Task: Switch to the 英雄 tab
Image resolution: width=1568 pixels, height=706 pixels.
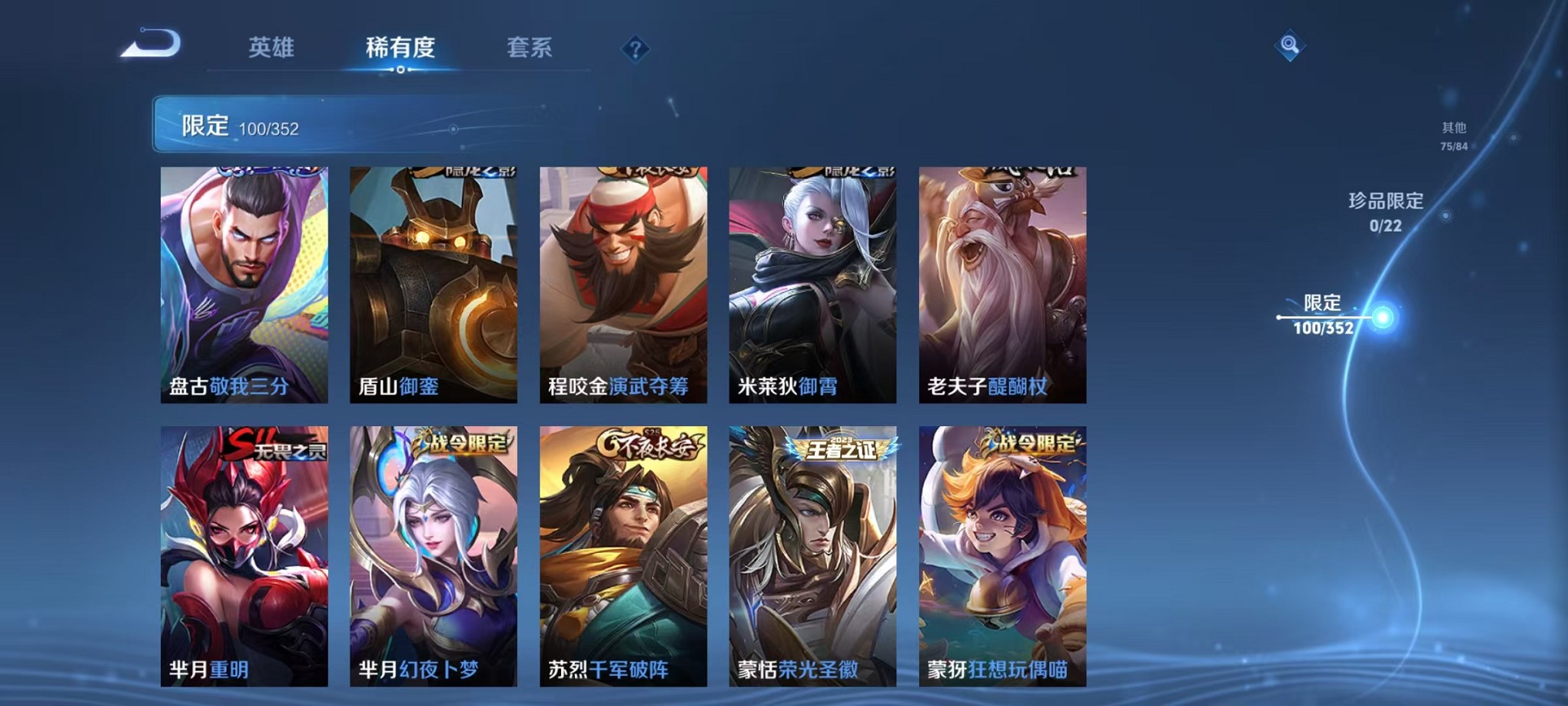Action: coord(271,48)
